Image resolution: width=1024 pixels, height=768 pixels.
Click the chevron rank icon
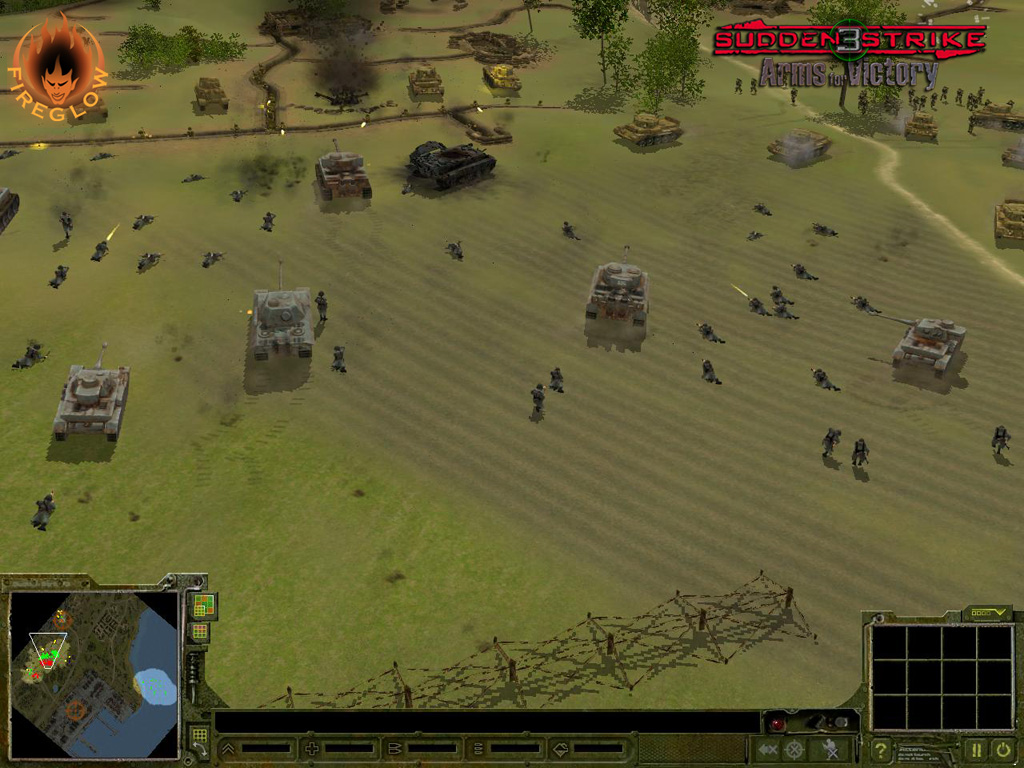(x=229, y=748)
